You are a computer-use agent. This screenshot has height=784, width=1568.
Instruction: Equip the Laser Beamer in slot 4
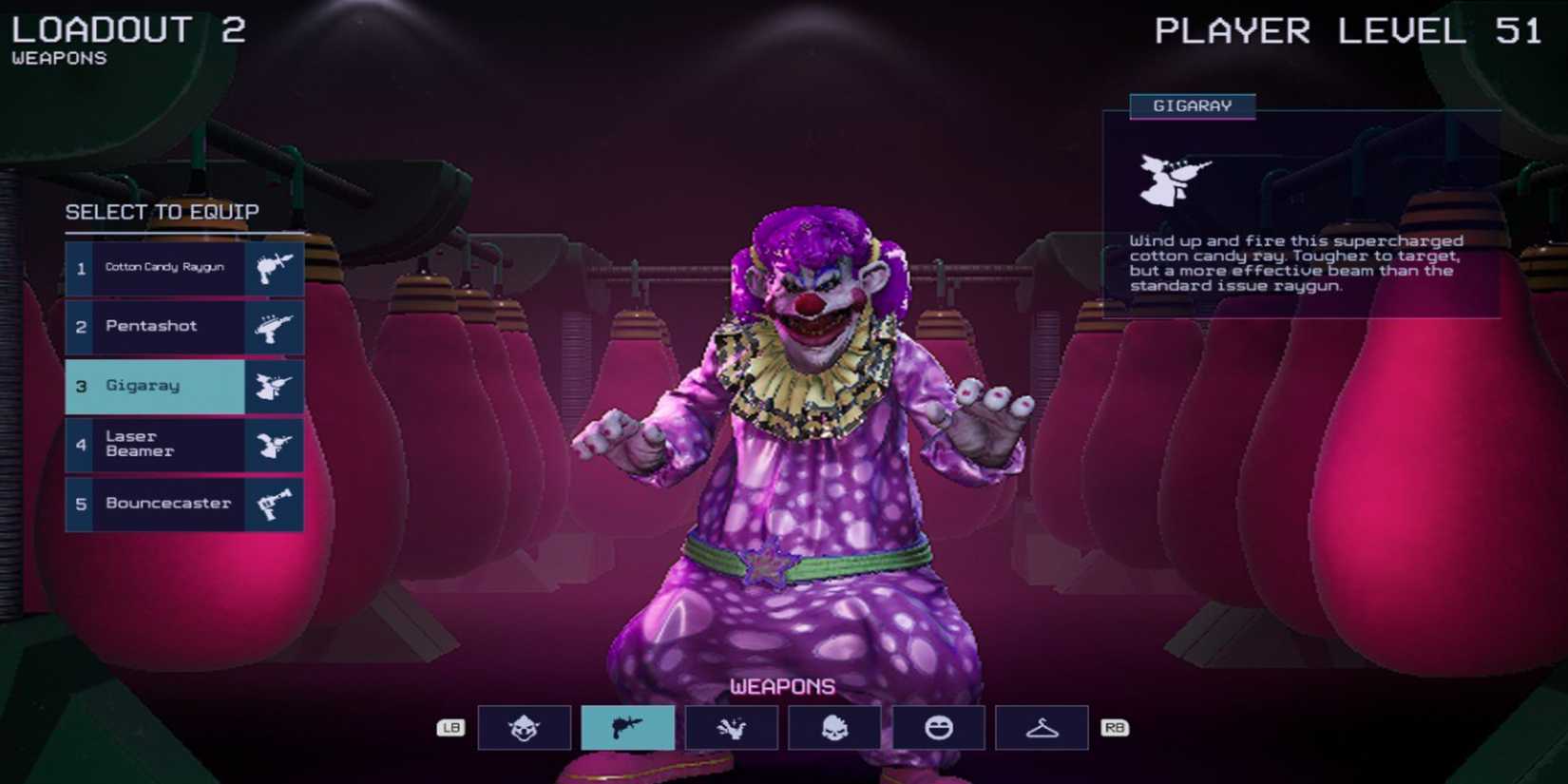171,443
